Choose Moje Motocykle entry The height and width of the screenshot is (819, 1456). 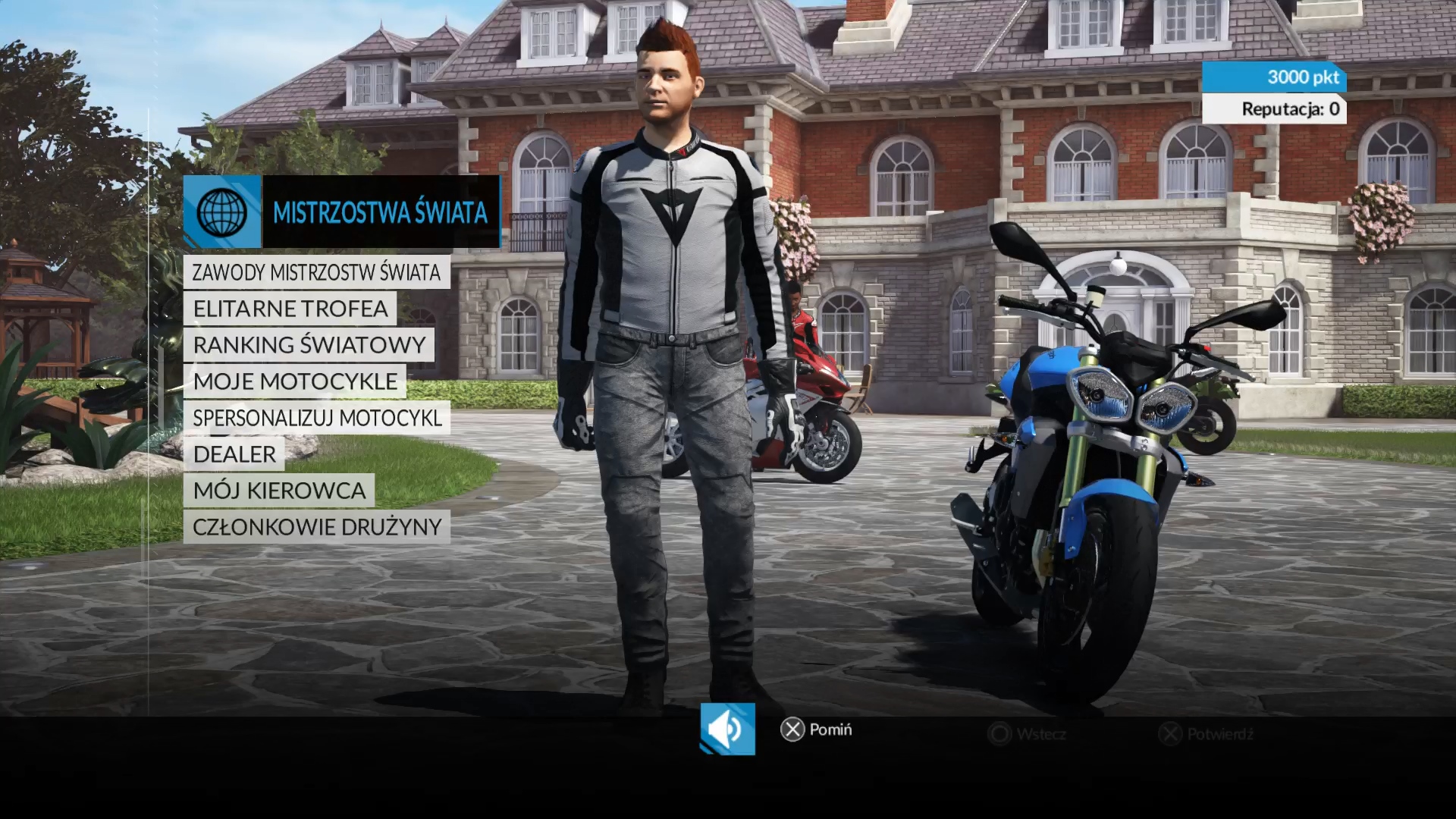tap(294, 381)
